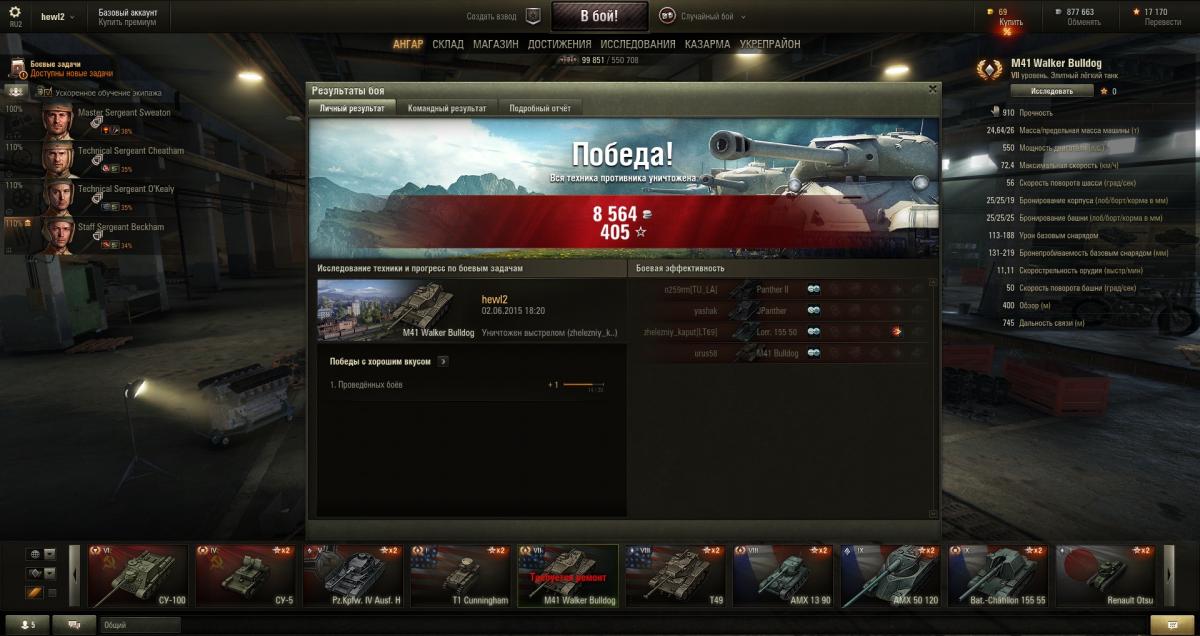Select the СУ-100 tank in the carousel
Viewport: 1200px width, 636px height.
pyautogui.click(x=138, y=576)
